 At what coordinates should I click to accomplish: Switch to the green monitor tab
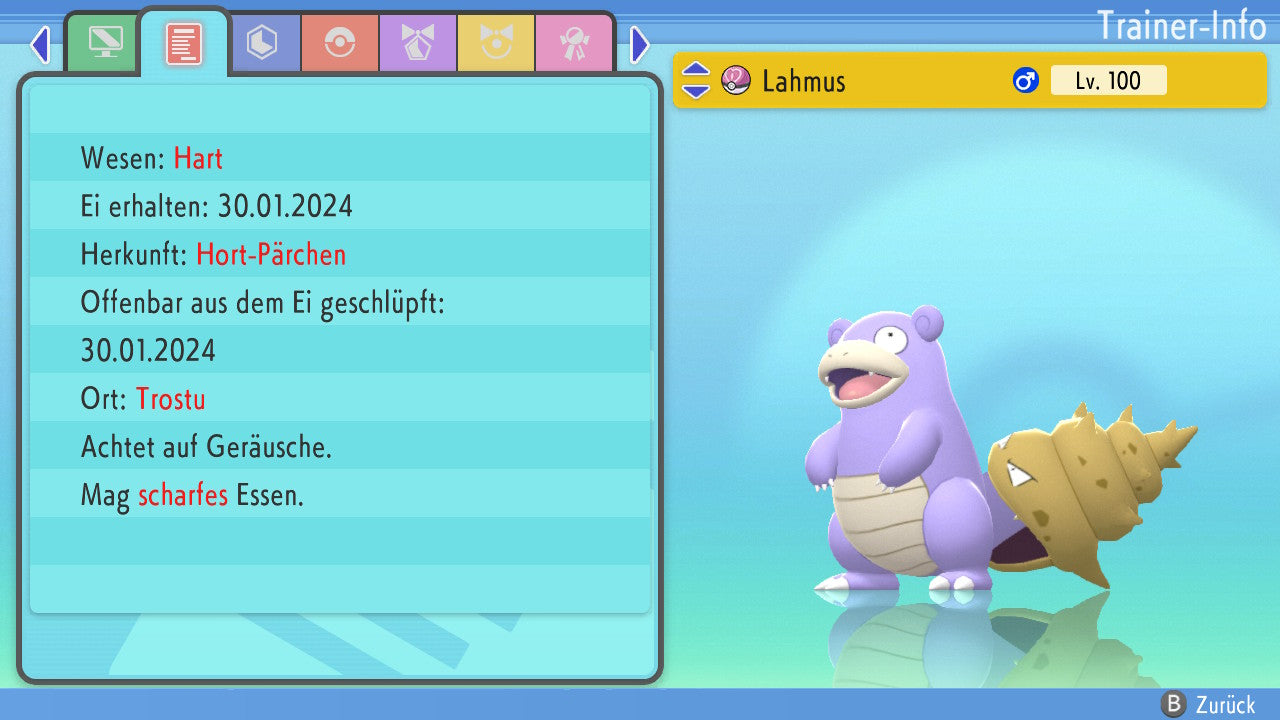(104, 43)
